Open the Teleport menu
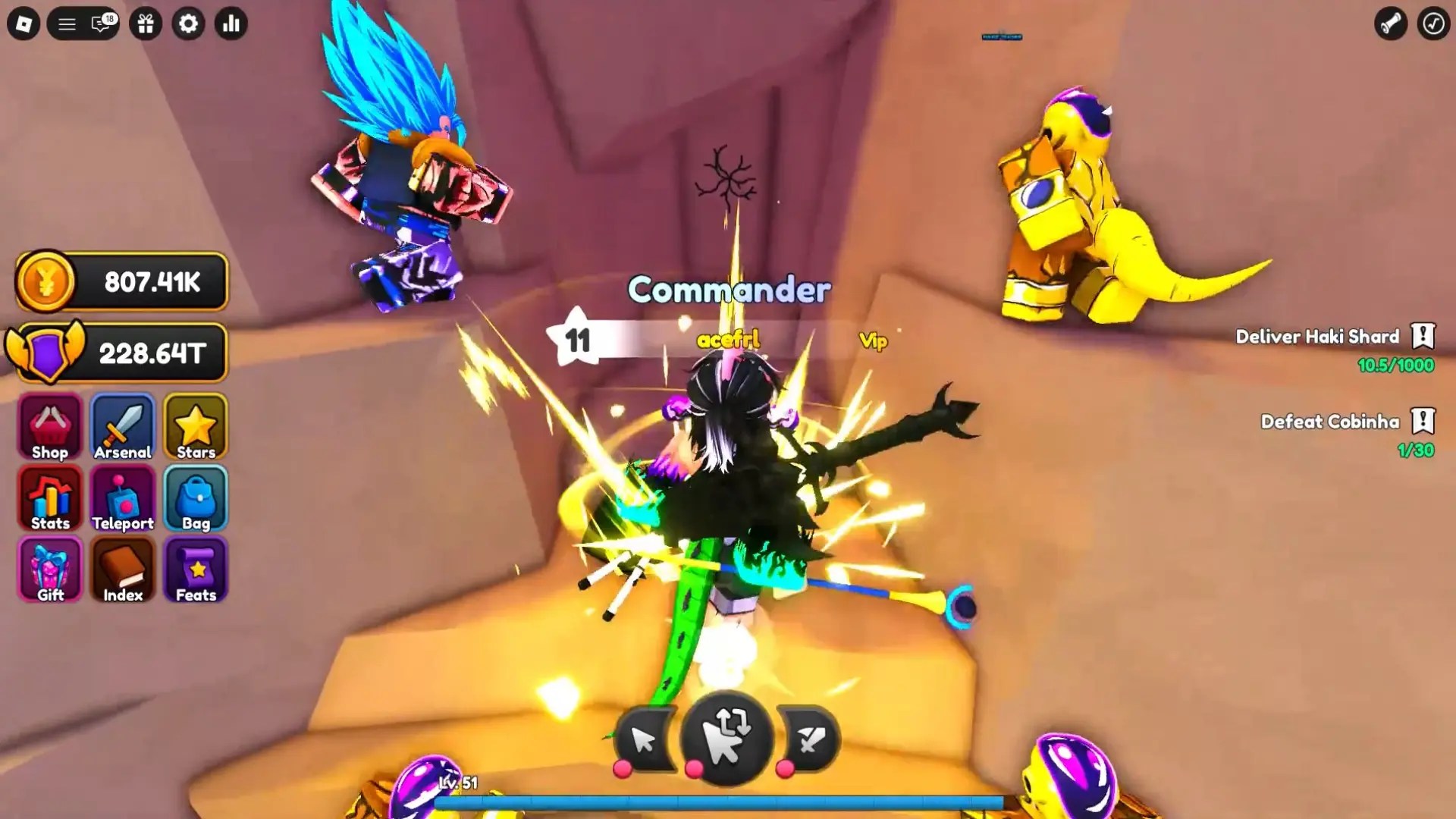Image resolution: width=1456 pixels, height=819 pixels. tap(122, 498)
